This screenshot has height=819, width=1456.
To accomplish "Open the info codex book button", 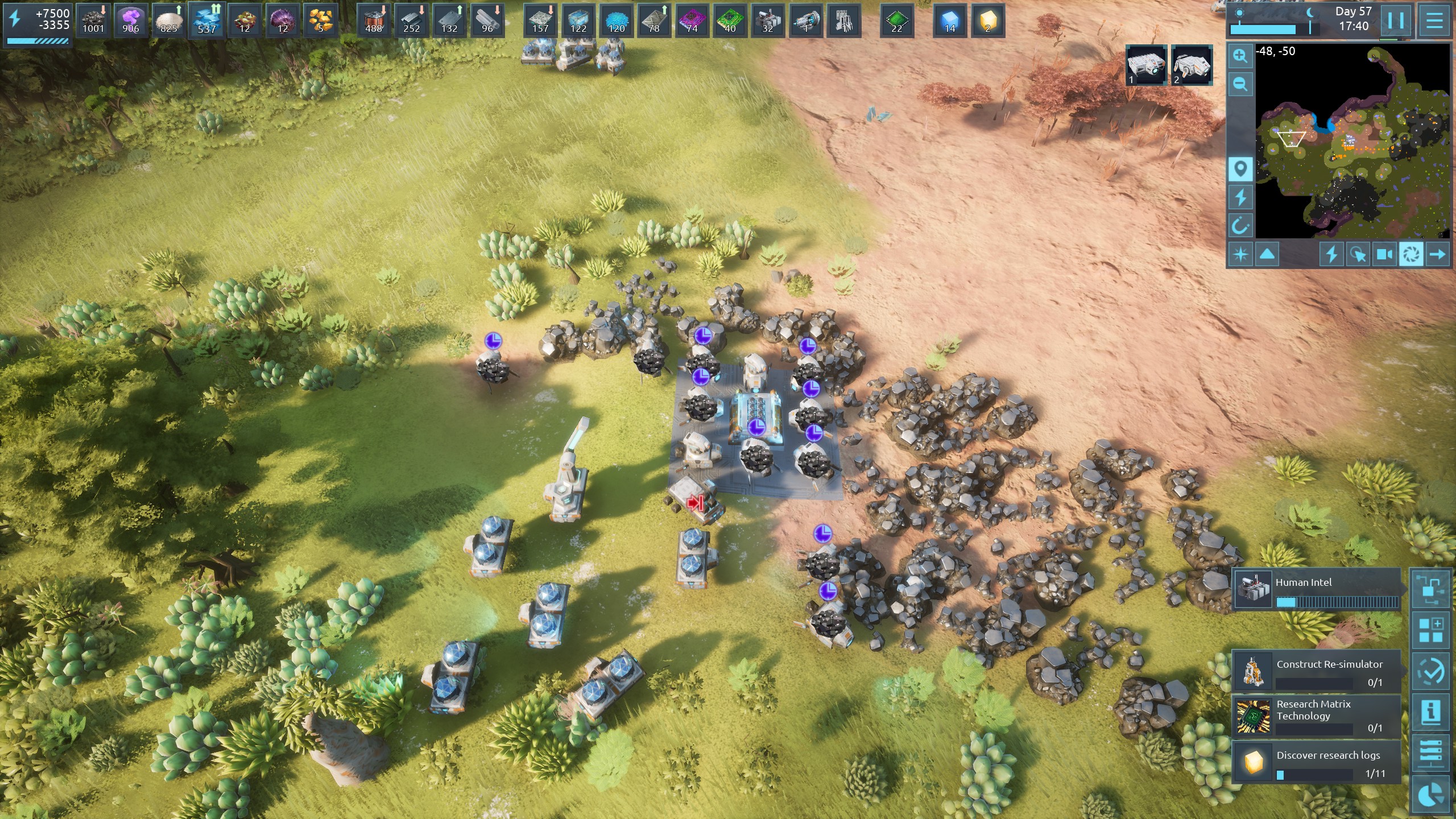I will pyautogui.click(x=1430, y=712).
